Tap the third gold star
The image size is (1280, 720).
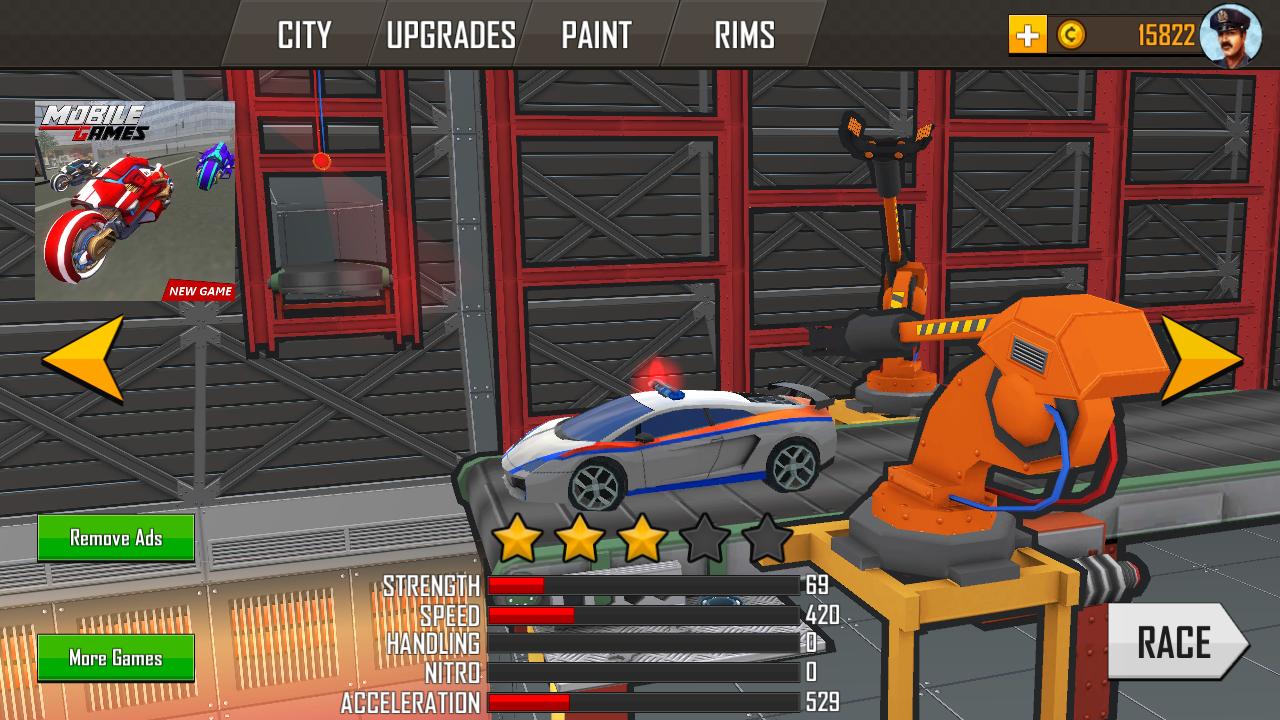click(x=643, y=541)
